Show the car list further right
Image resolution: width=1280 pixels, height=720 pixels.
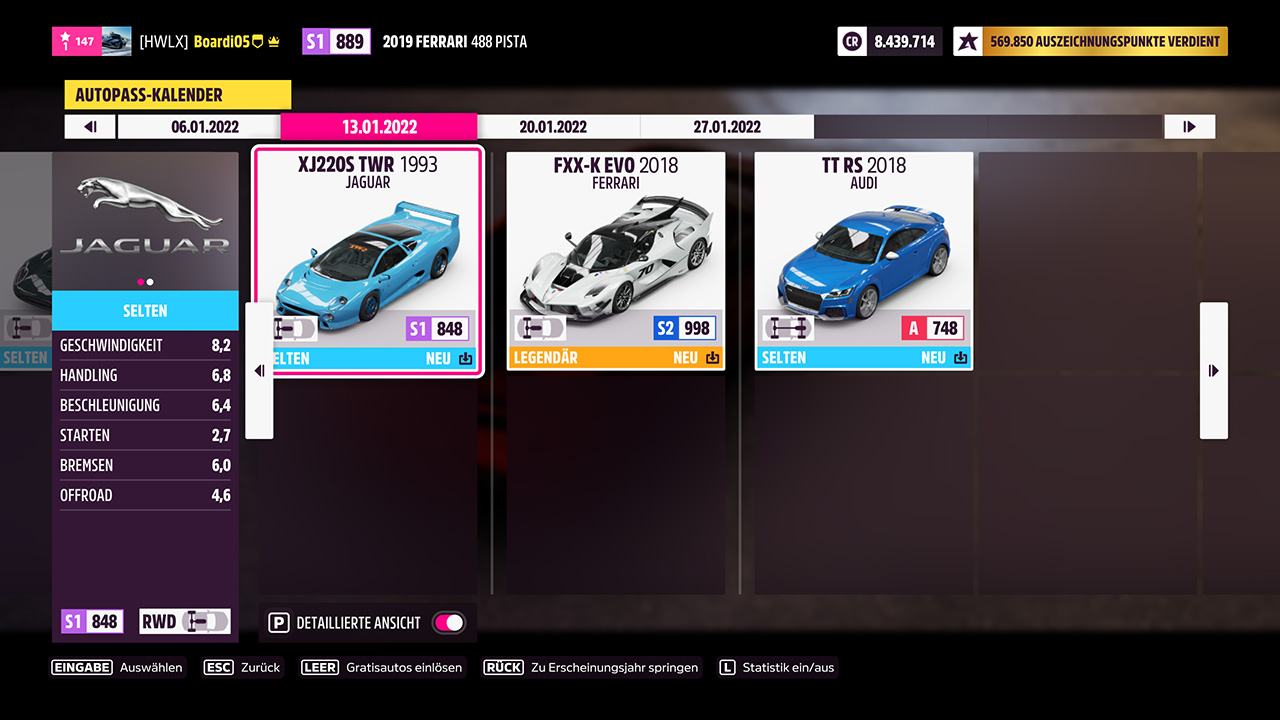(1213, 371)
